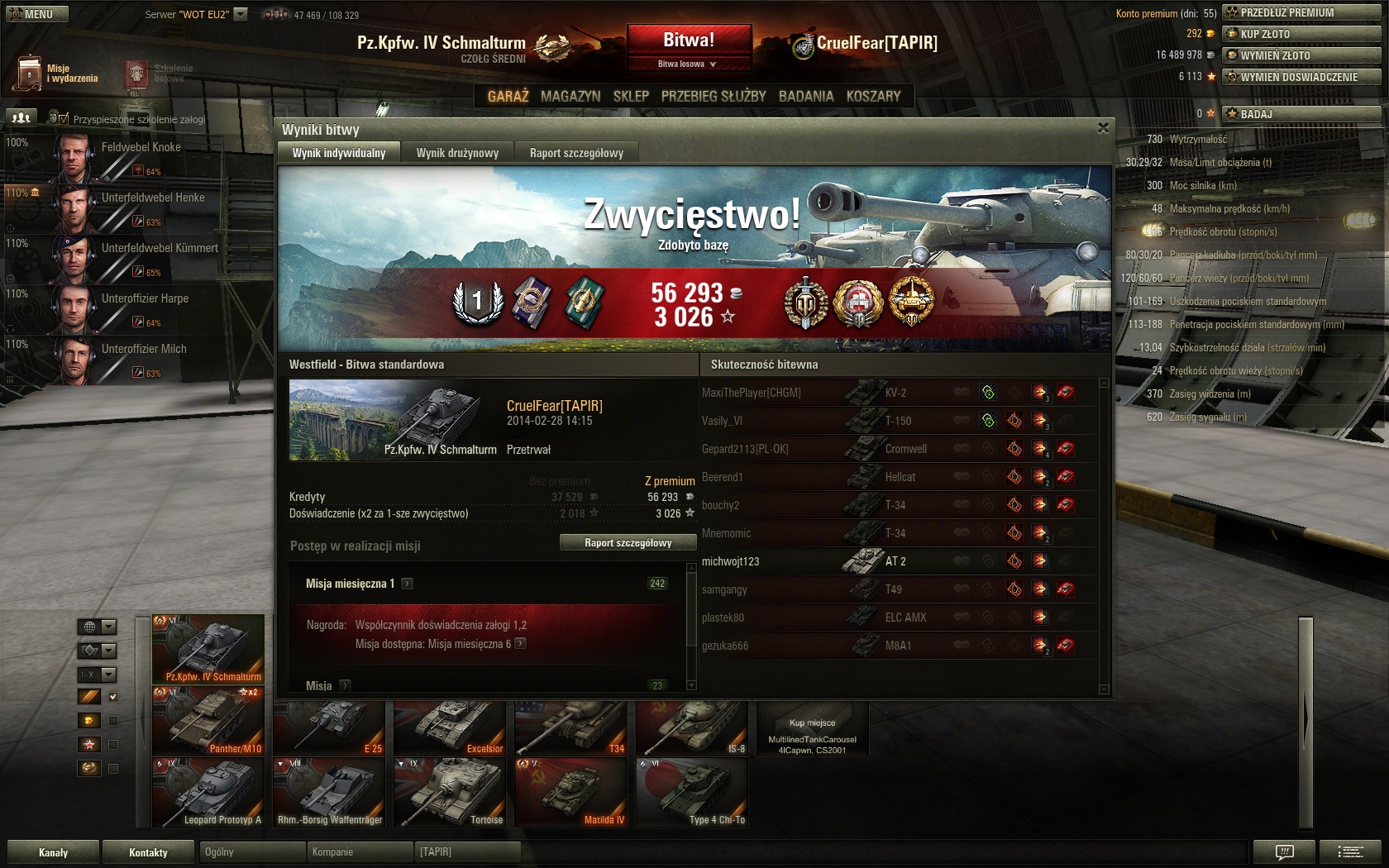This screenshot has width=1389, height=868.
Task: View PRZEBIEG SŁUŻBY service record
Action: pyautogui.click(x=714, y=96)
